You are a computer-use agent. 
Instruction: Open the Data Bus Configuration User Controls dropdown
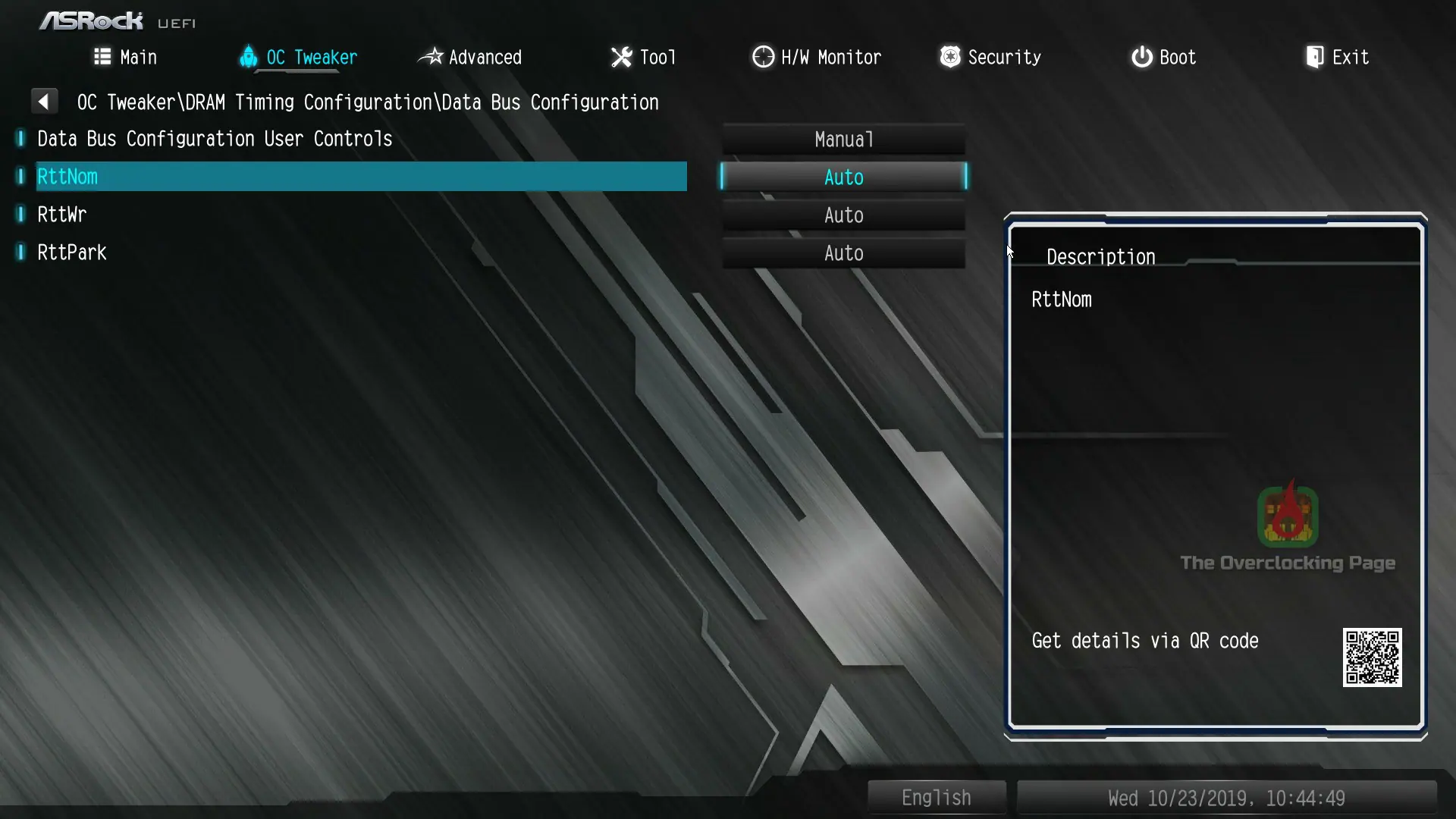tap(843, 139)
